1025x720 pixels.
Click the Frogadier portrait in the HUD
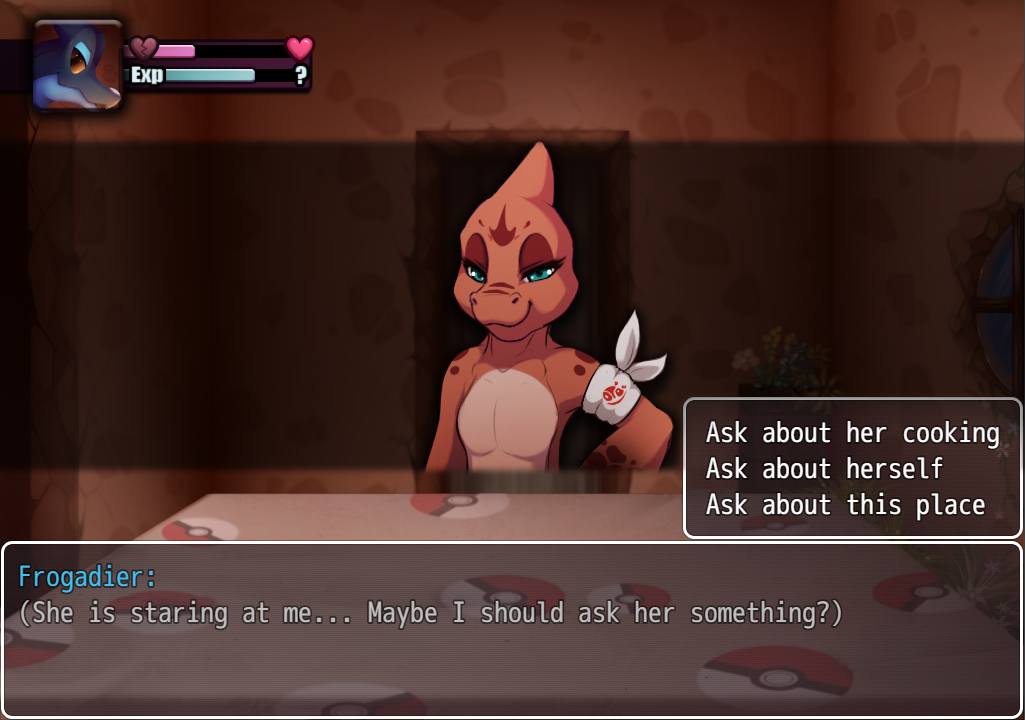point(78,65)
